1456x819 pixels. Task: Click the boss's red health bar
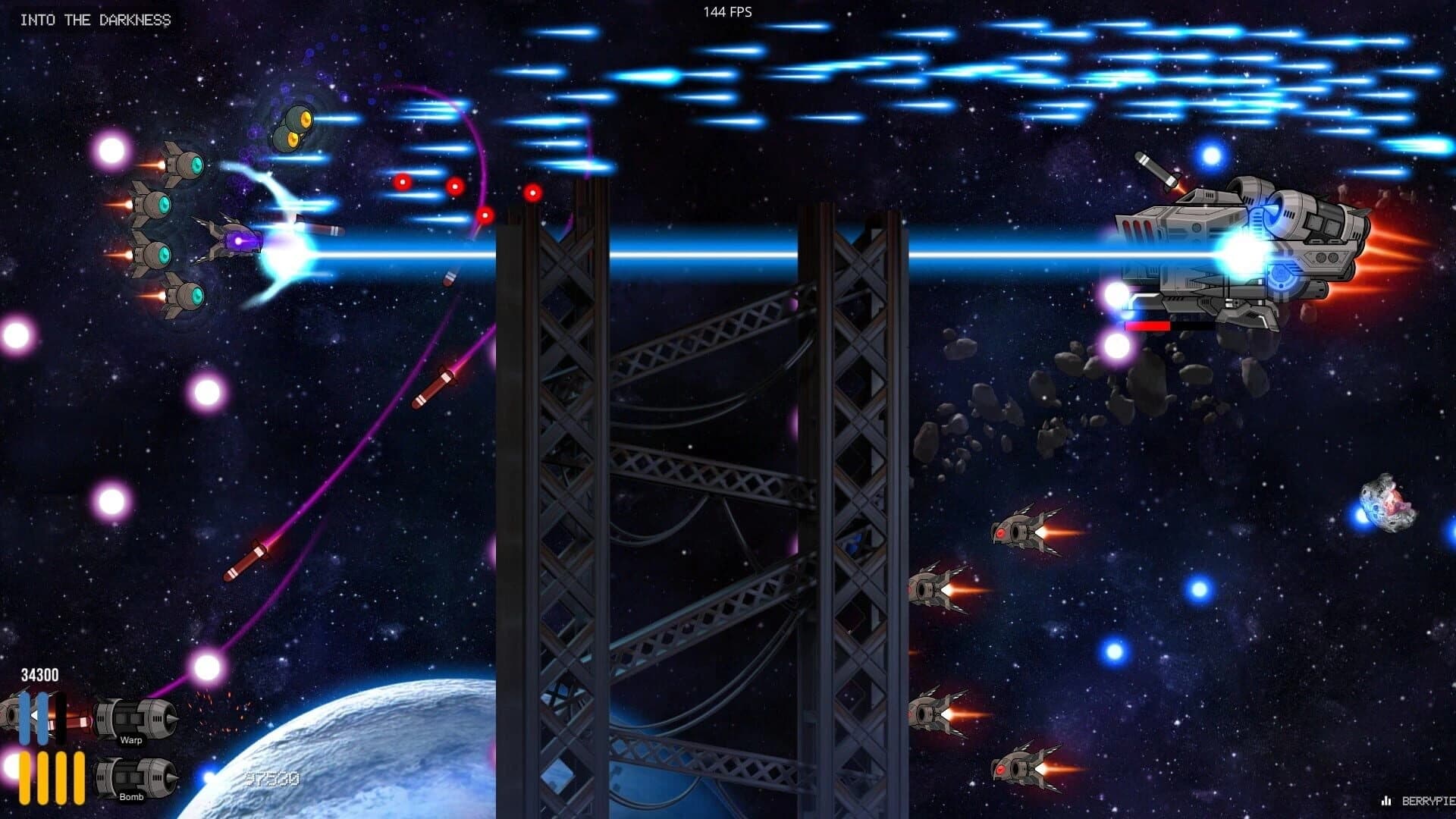pos(1147,326)
